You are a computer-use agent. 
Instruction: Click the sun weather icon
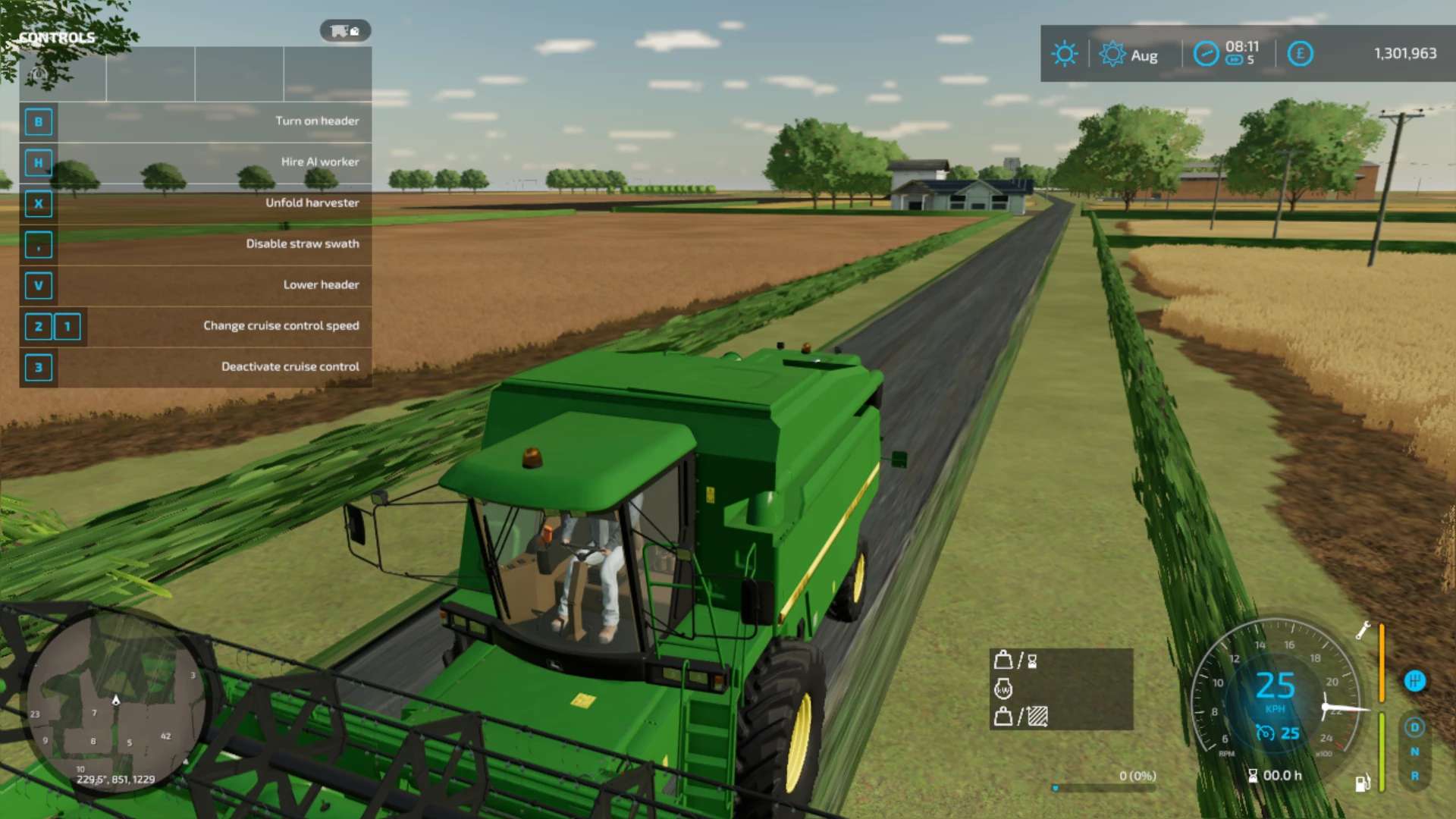click(1064, 54)
